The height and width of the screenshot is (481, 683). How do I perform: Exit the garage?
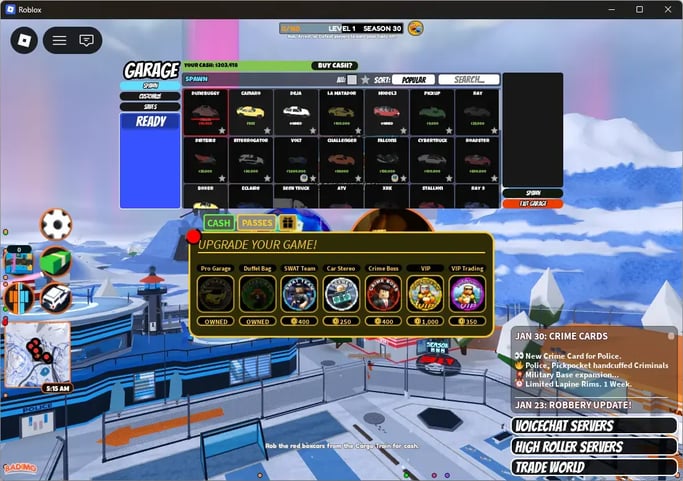tap(532, 204)
